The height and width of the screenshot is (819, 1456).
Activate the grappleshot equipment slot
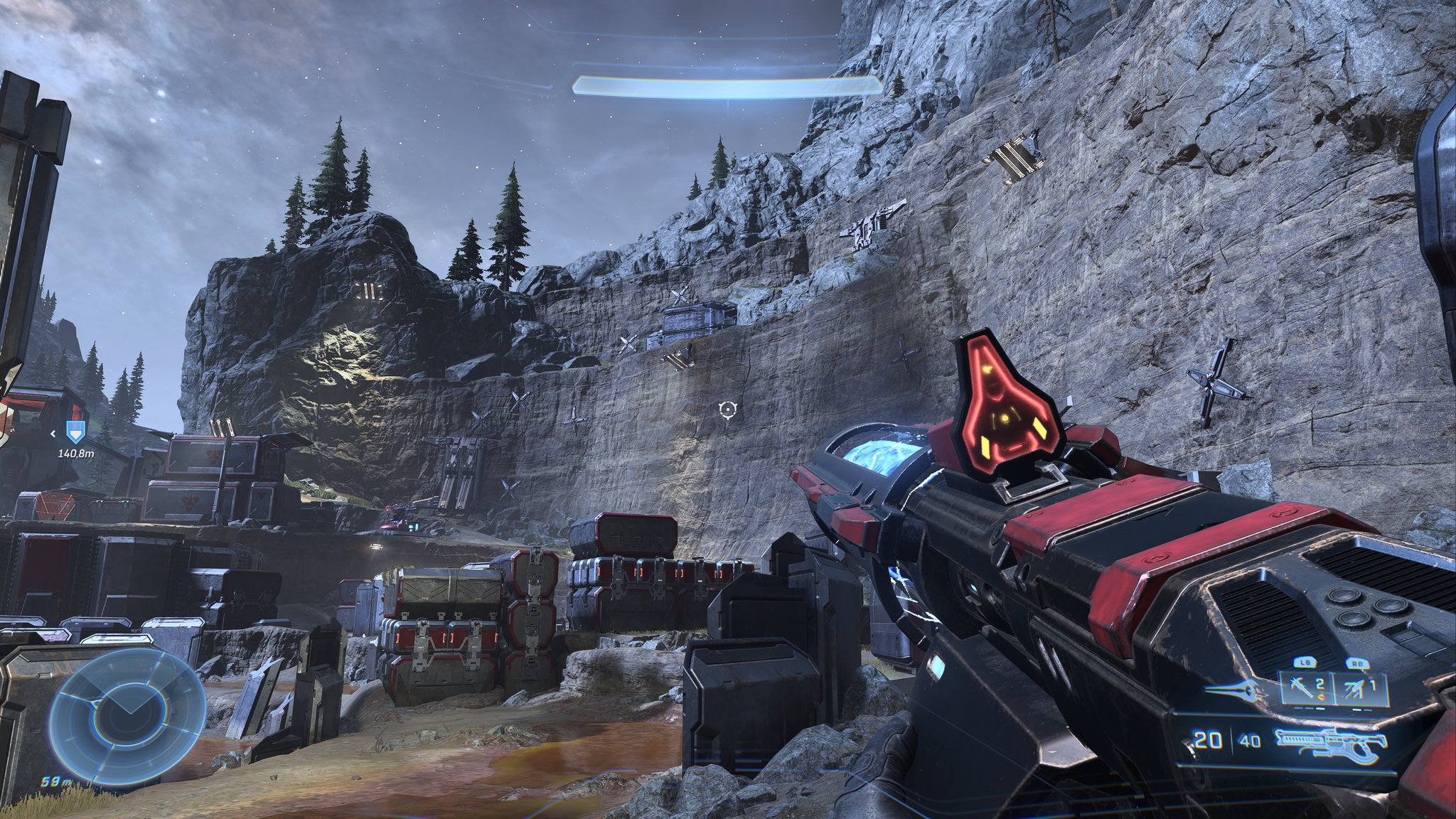(x=1361, y=688)
